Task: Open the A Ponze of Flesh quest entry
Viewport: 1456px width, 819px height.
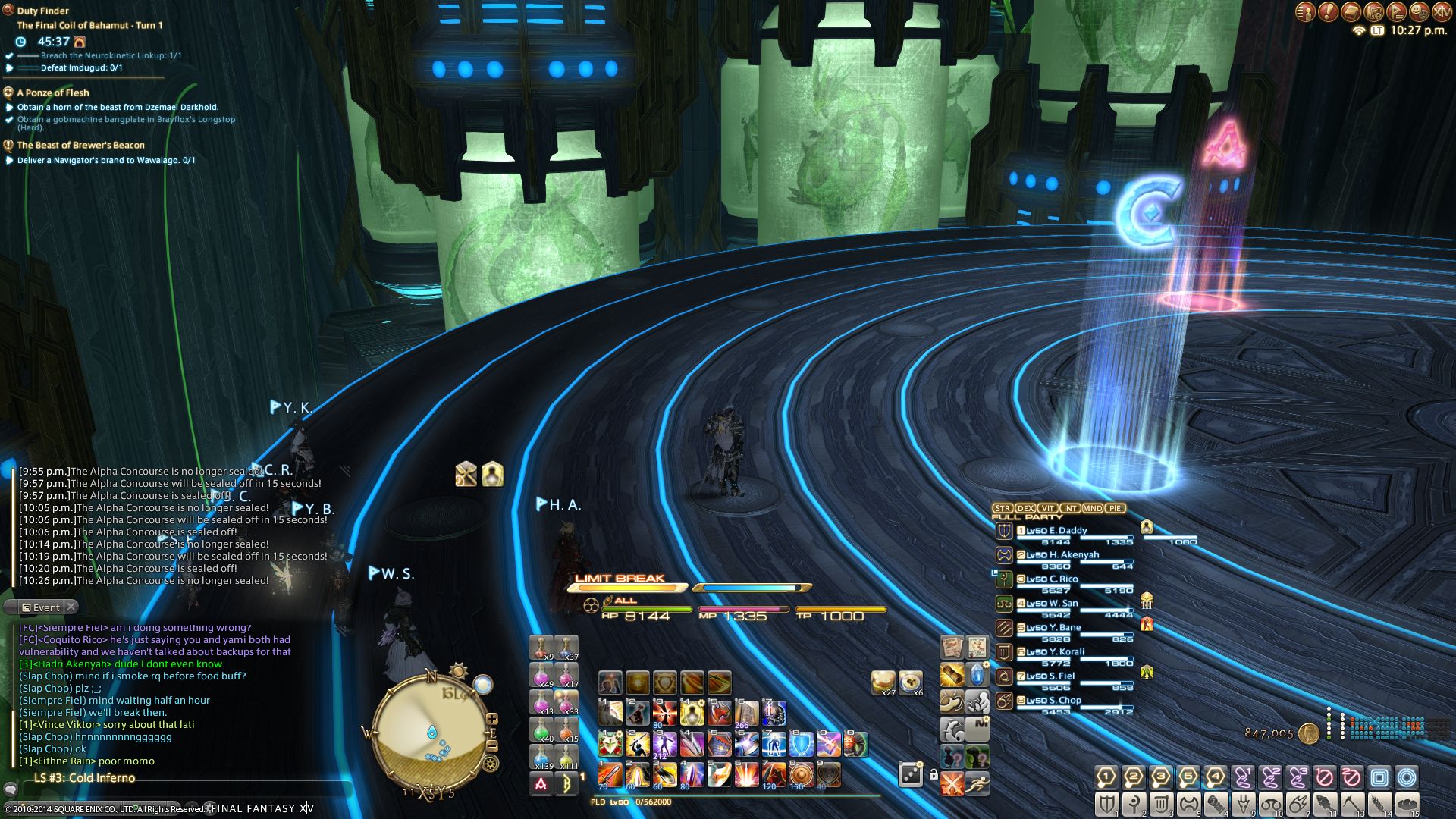Action: coord(53,93)
